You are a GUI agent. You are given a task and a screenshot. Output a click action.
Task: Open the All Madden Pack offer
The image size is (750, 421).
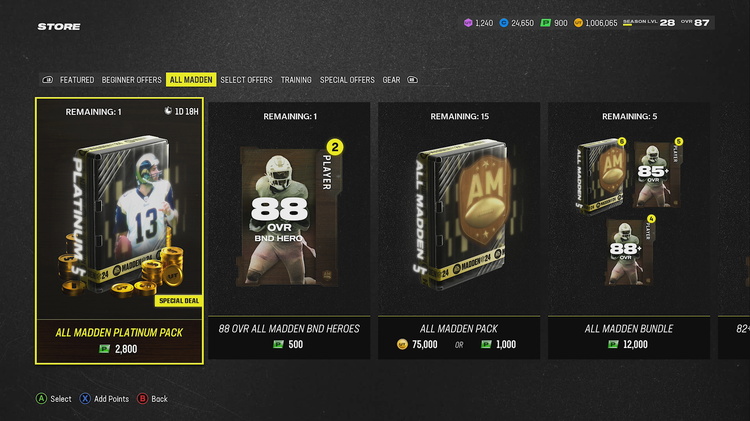tap(459, 230)
